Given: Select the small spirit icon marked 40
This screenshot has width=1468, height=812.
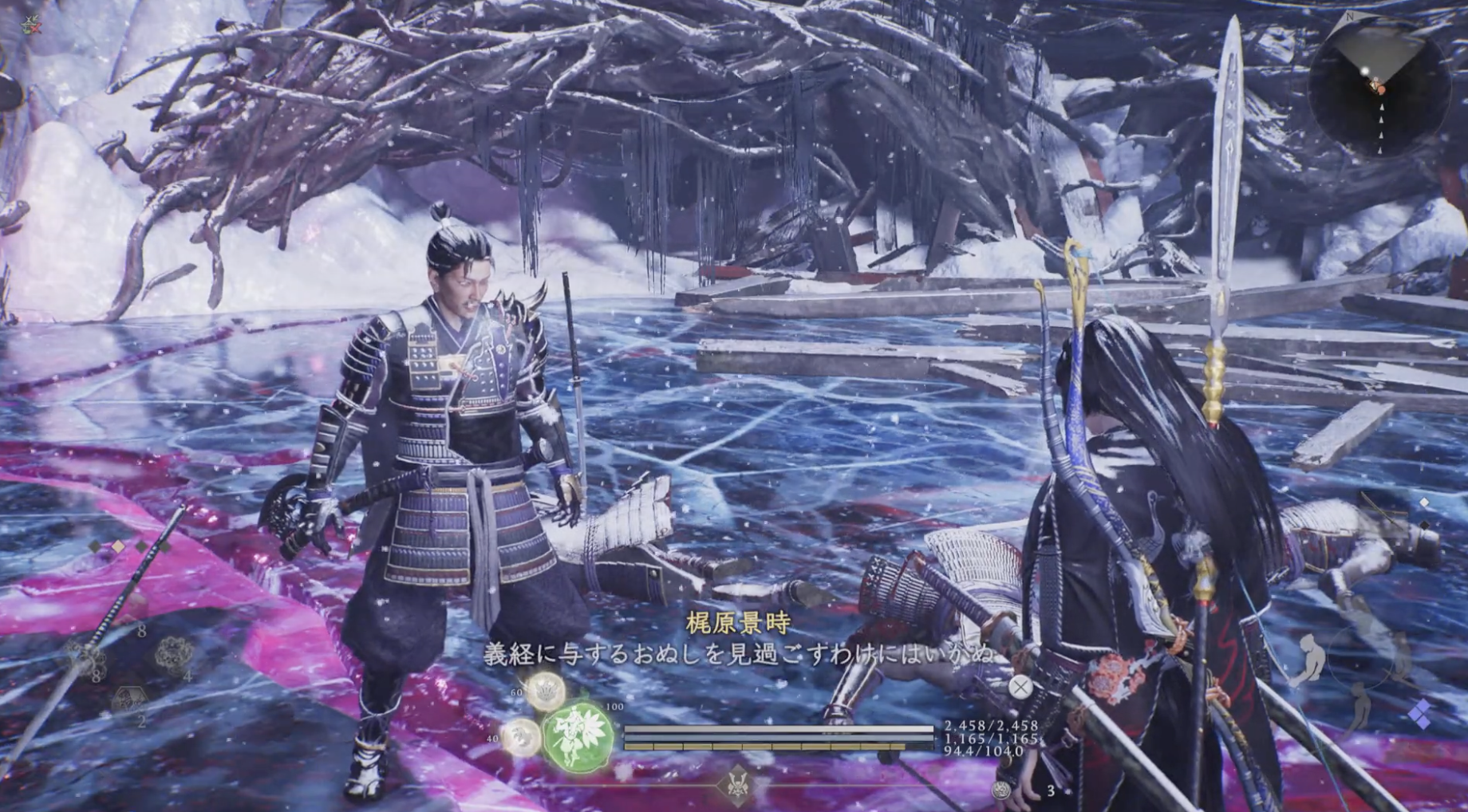Looking at the screenshot, I should pyautogui.click(x=520, y=735).
